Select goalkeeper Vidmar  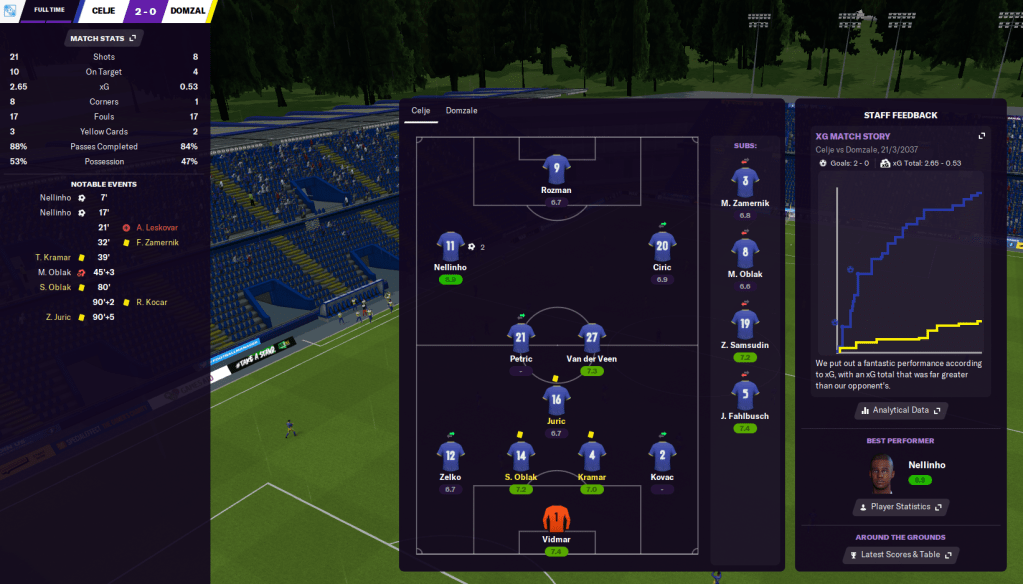556,519
